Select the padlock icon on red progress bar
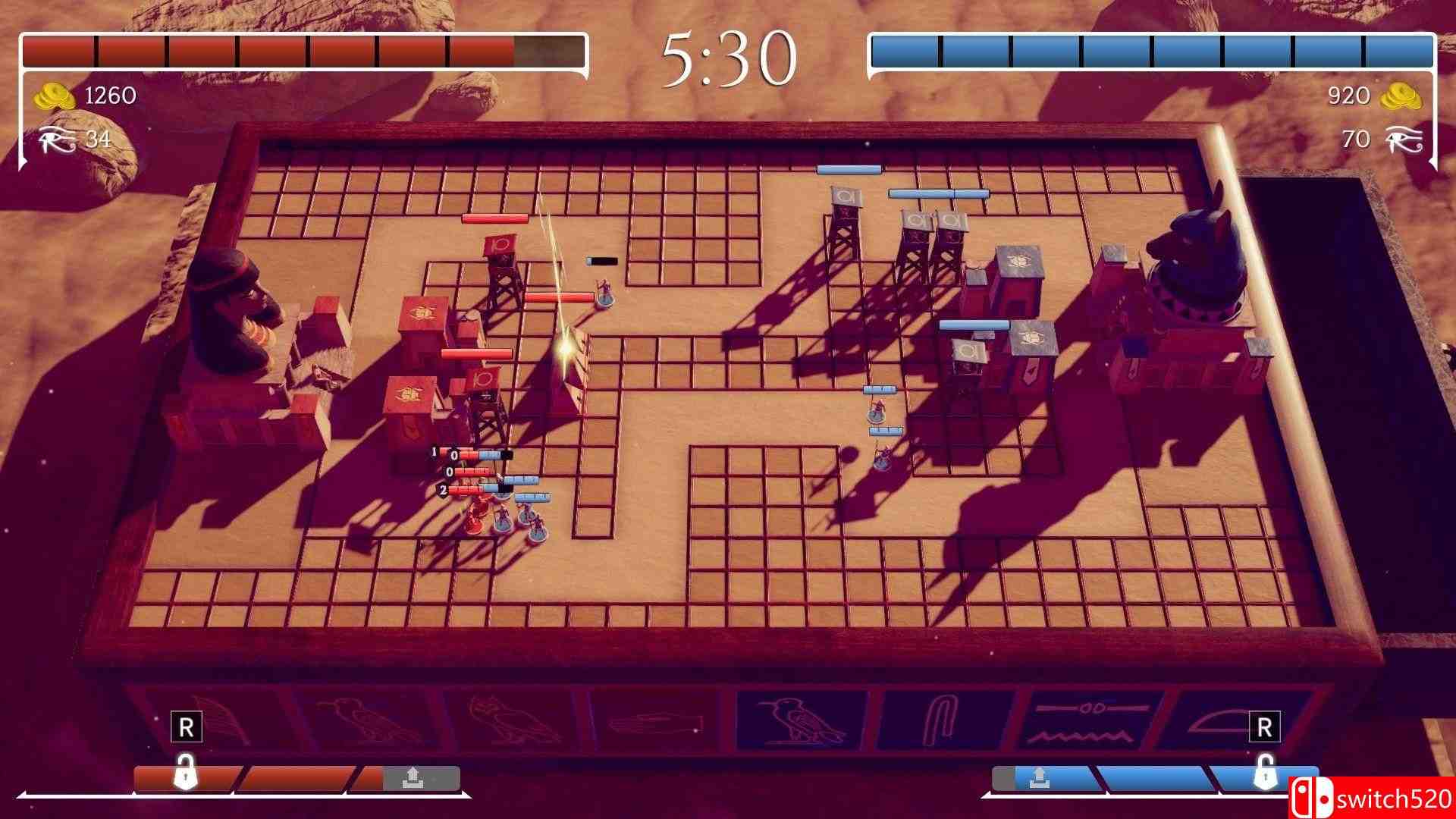Viewport: 1456px width, 819px height. 186,771
